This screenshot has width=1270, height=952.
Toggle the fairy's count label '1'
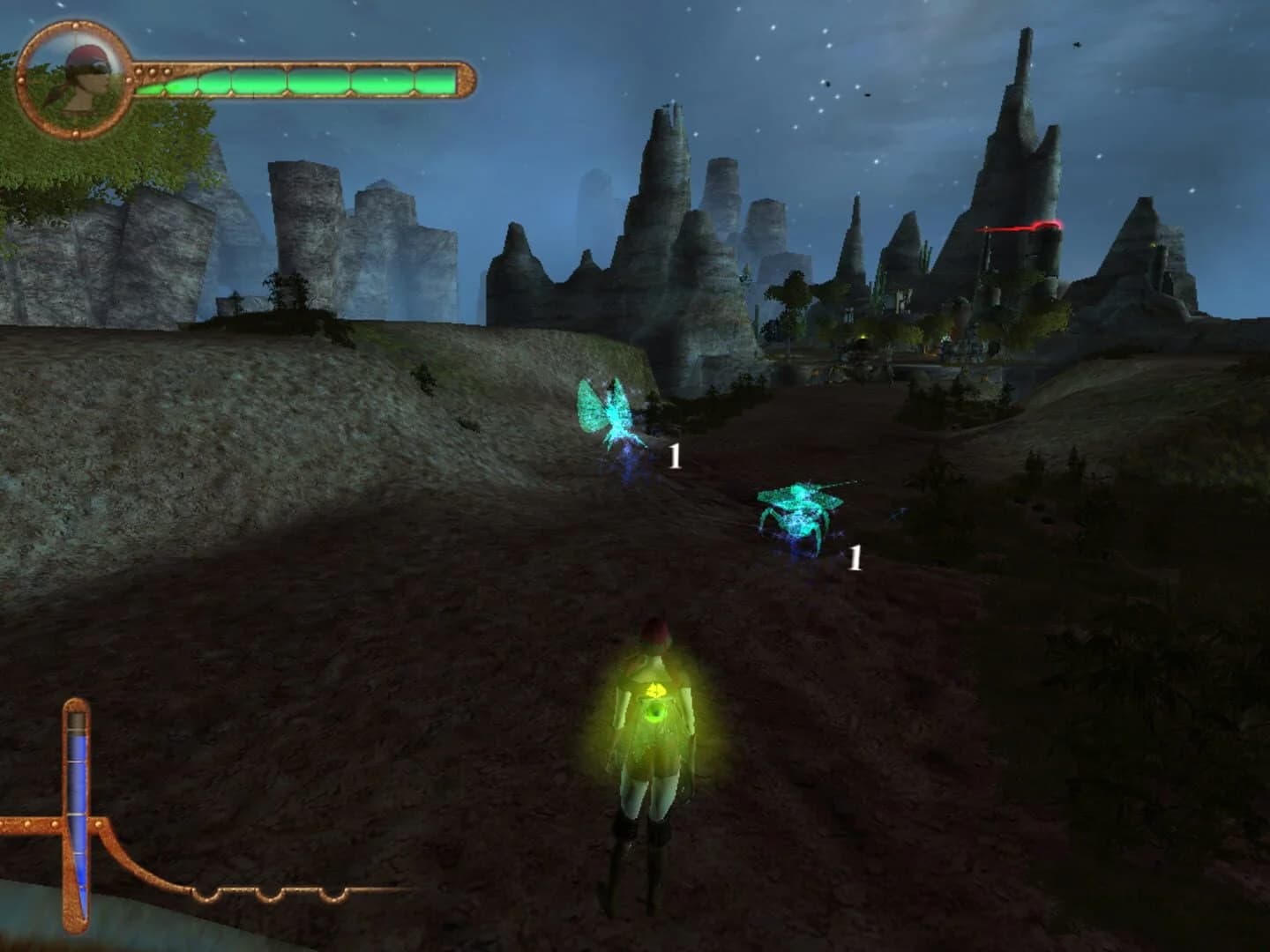point(676,456)
